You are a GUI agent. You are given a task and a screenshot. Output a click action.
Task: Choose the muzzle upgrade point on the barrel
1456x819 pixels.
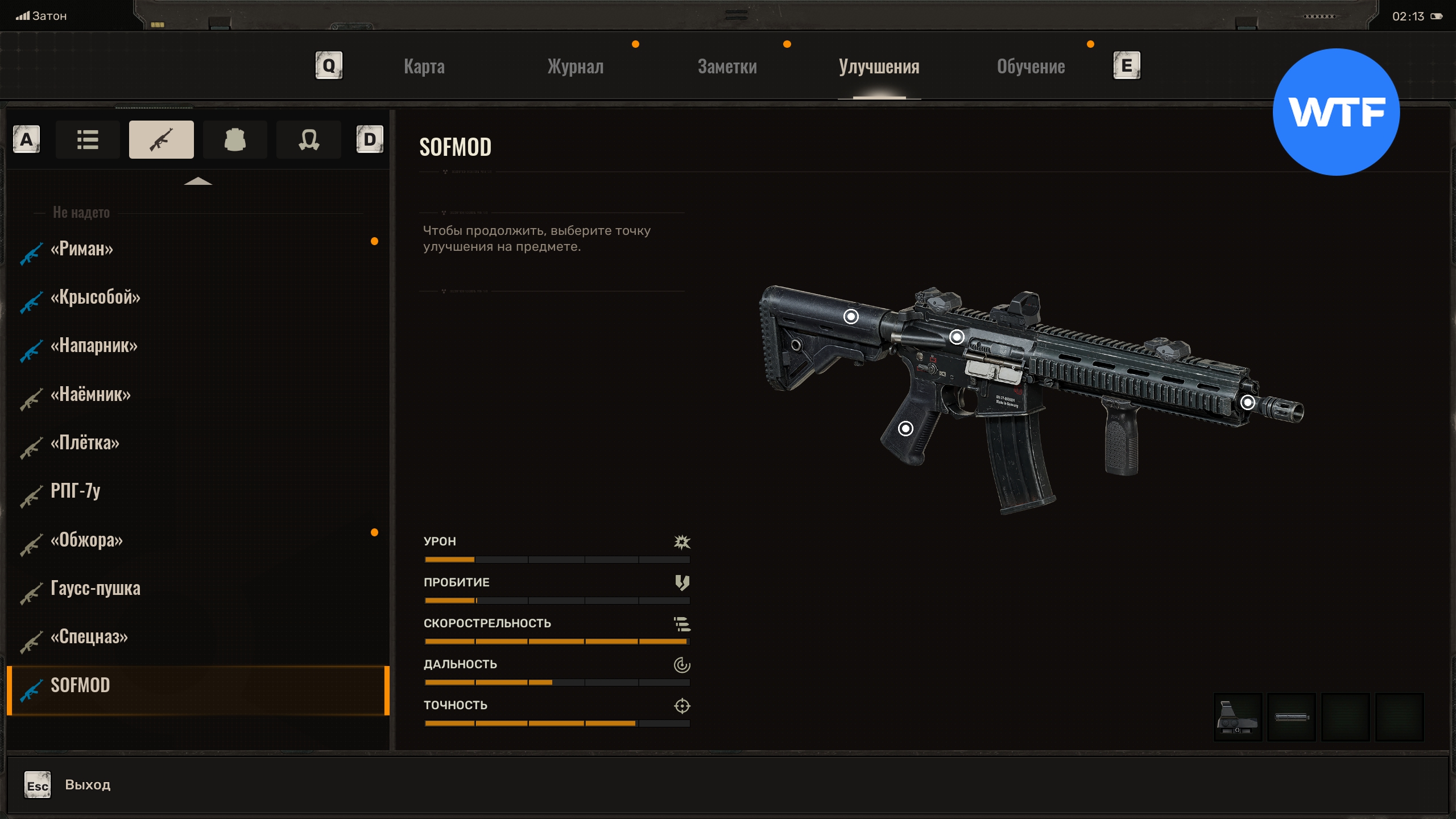pos(1248,403)
